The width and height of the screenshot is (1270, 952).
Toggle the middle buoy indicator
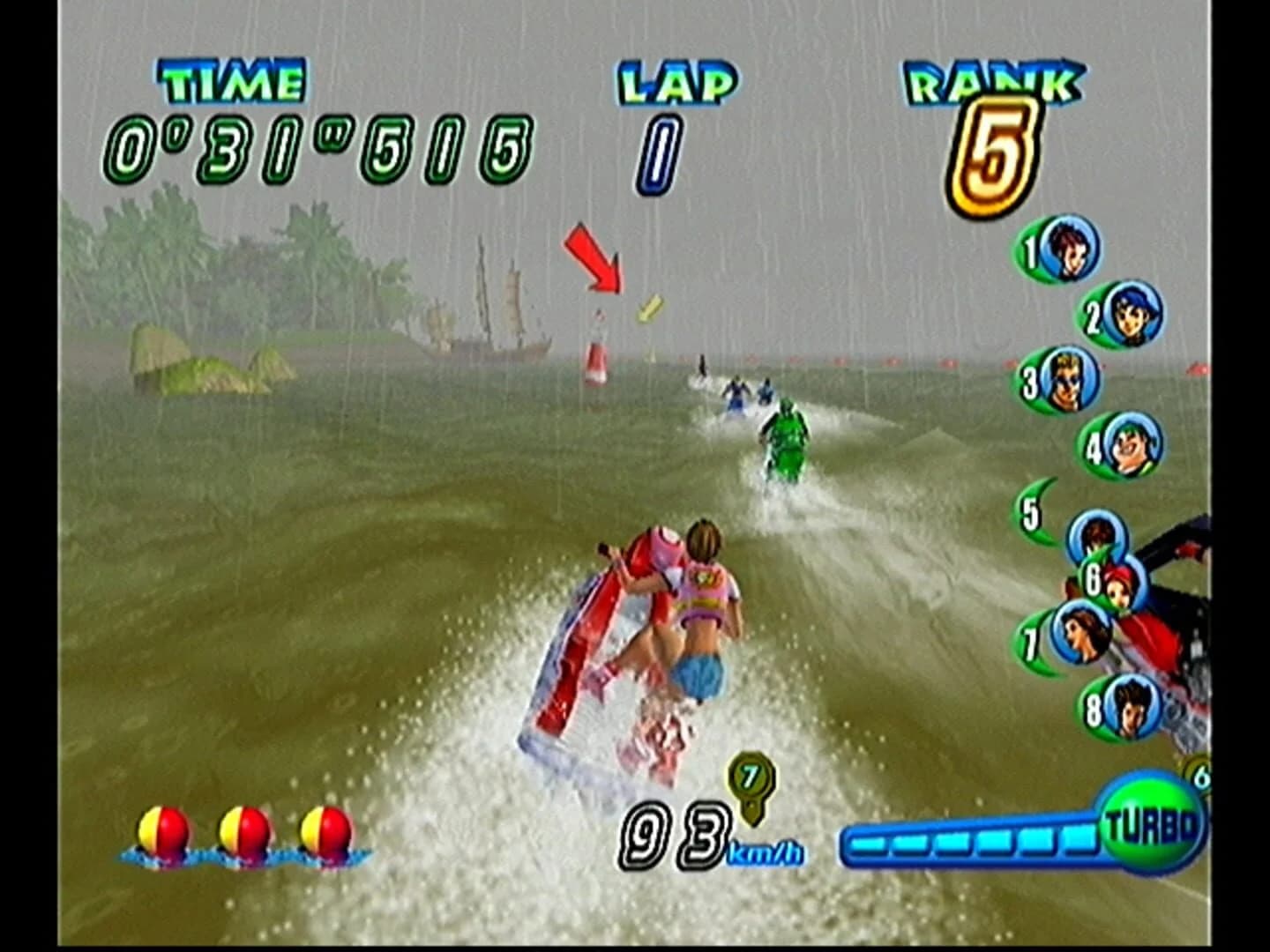[x=243, y=830]
